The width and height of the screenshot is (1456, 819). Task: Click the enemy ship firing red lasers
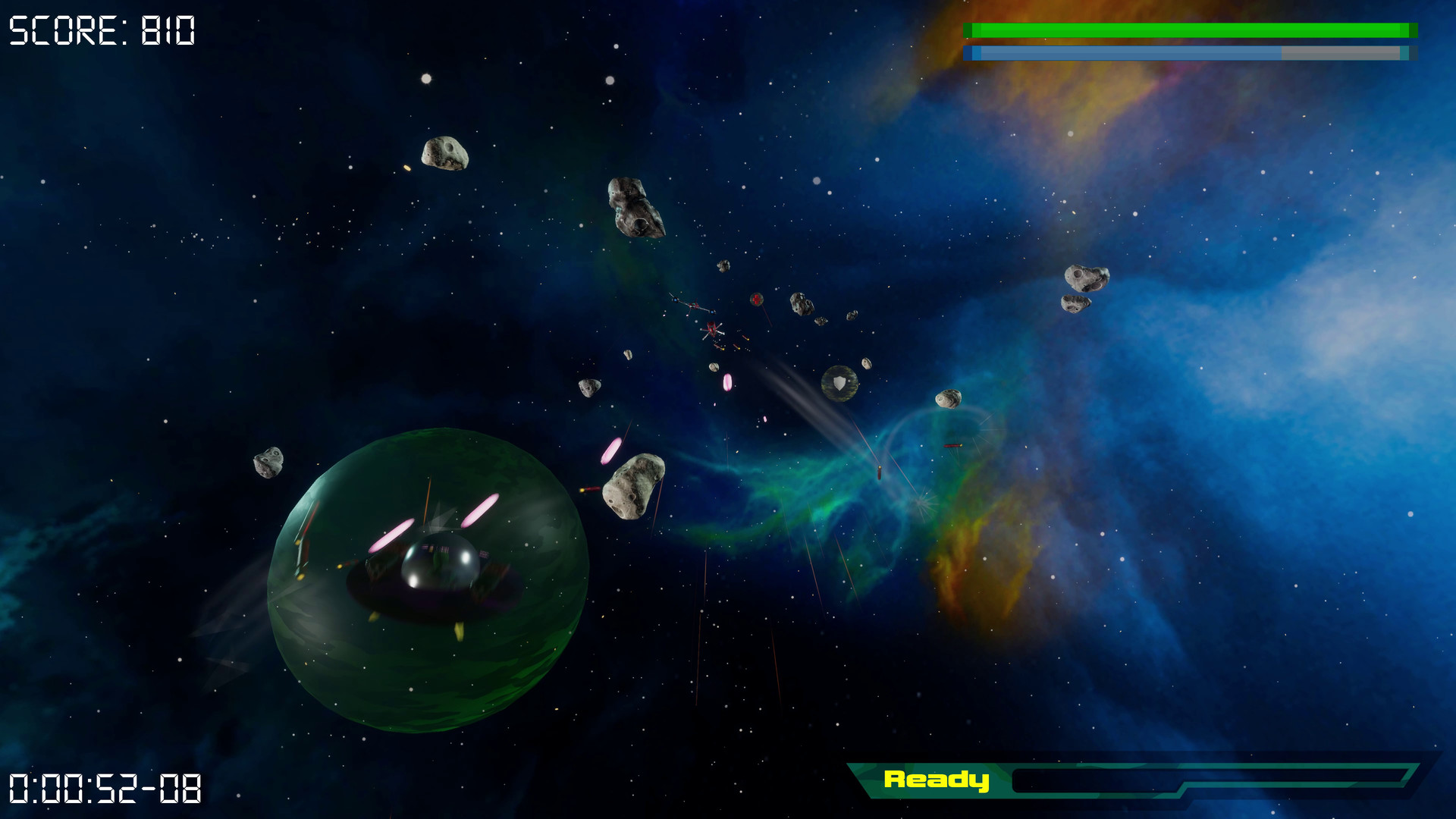tap(713, 330)
